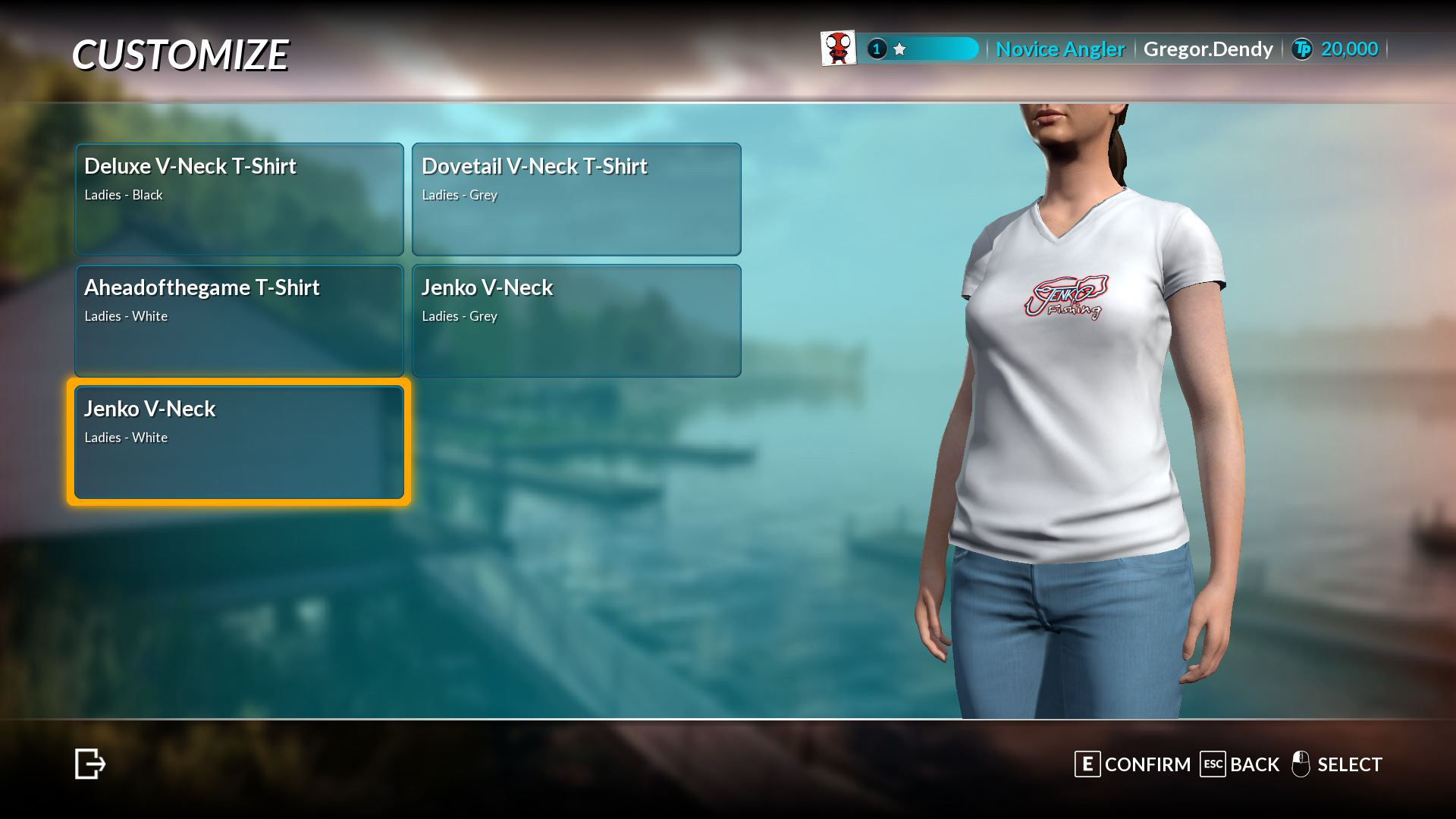Click the player portrait icon in the header

836,48
